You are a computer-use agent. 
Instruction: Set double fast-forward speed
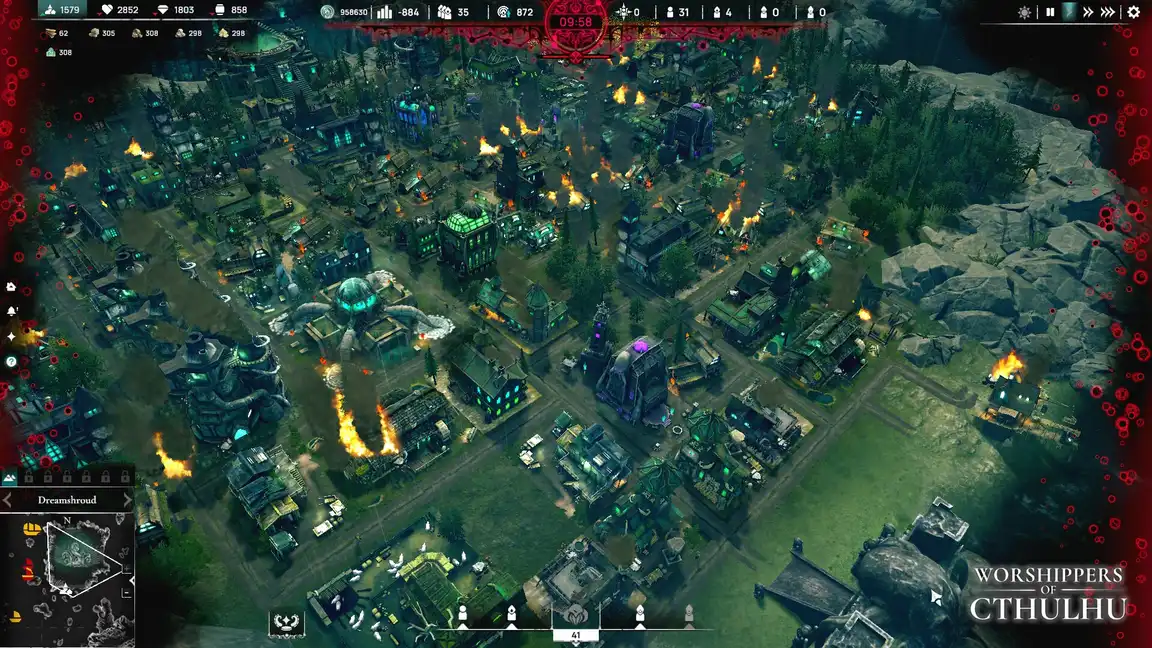point(1088,12)
